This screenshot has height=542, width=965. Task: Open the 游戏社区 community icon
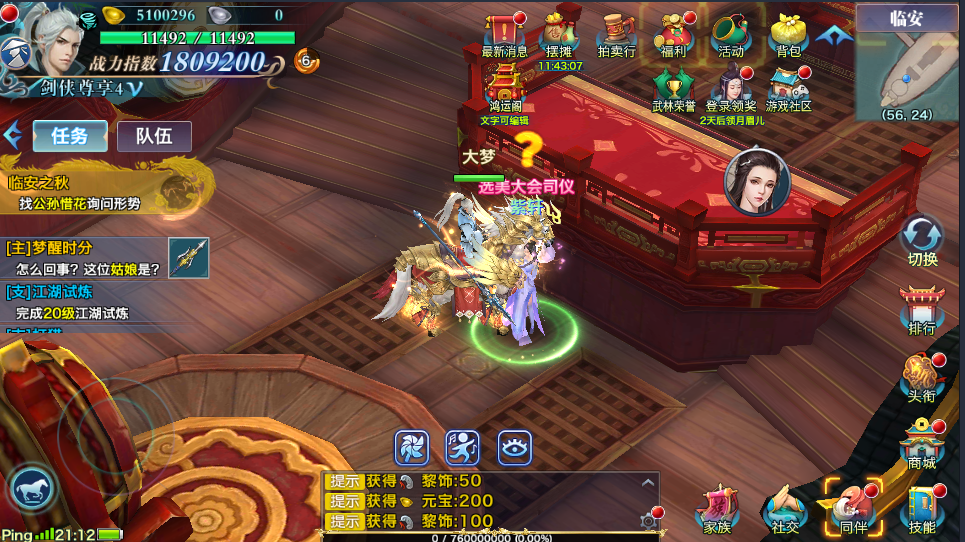pos(788,88)
